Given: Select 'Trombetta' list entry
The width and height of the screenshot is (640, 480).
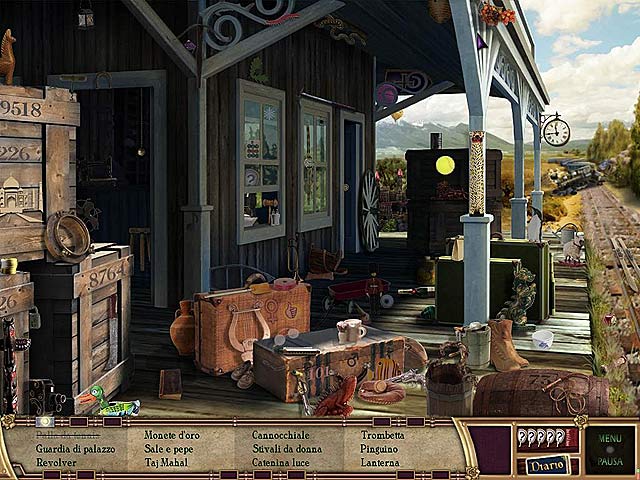Looking at the screenshot, I should pos(382,436).
